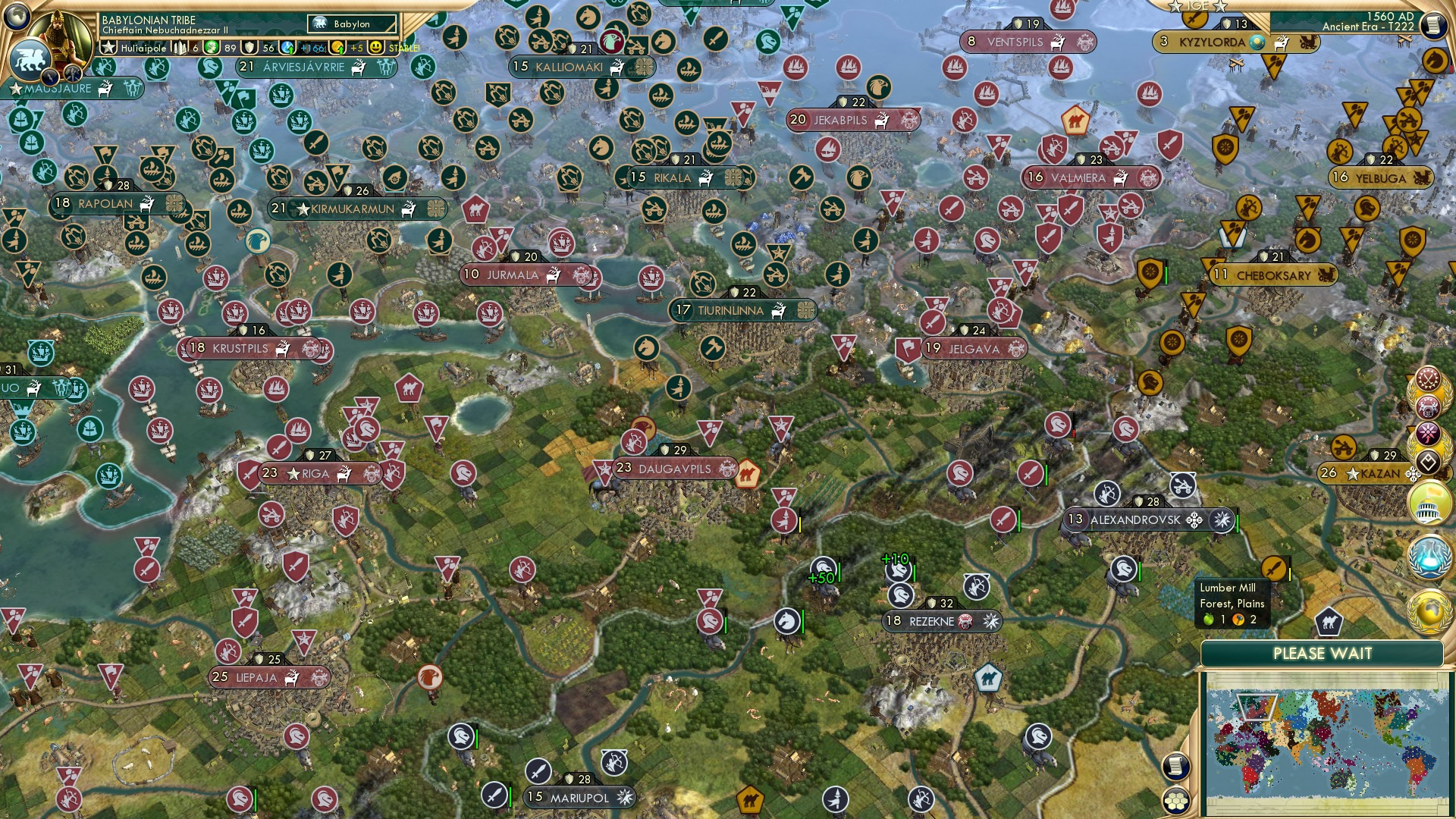Open the capitol building overview icon on the right
Image resolution: width=1456 pixels, height=819 pixels.
tap(1429, 504)
